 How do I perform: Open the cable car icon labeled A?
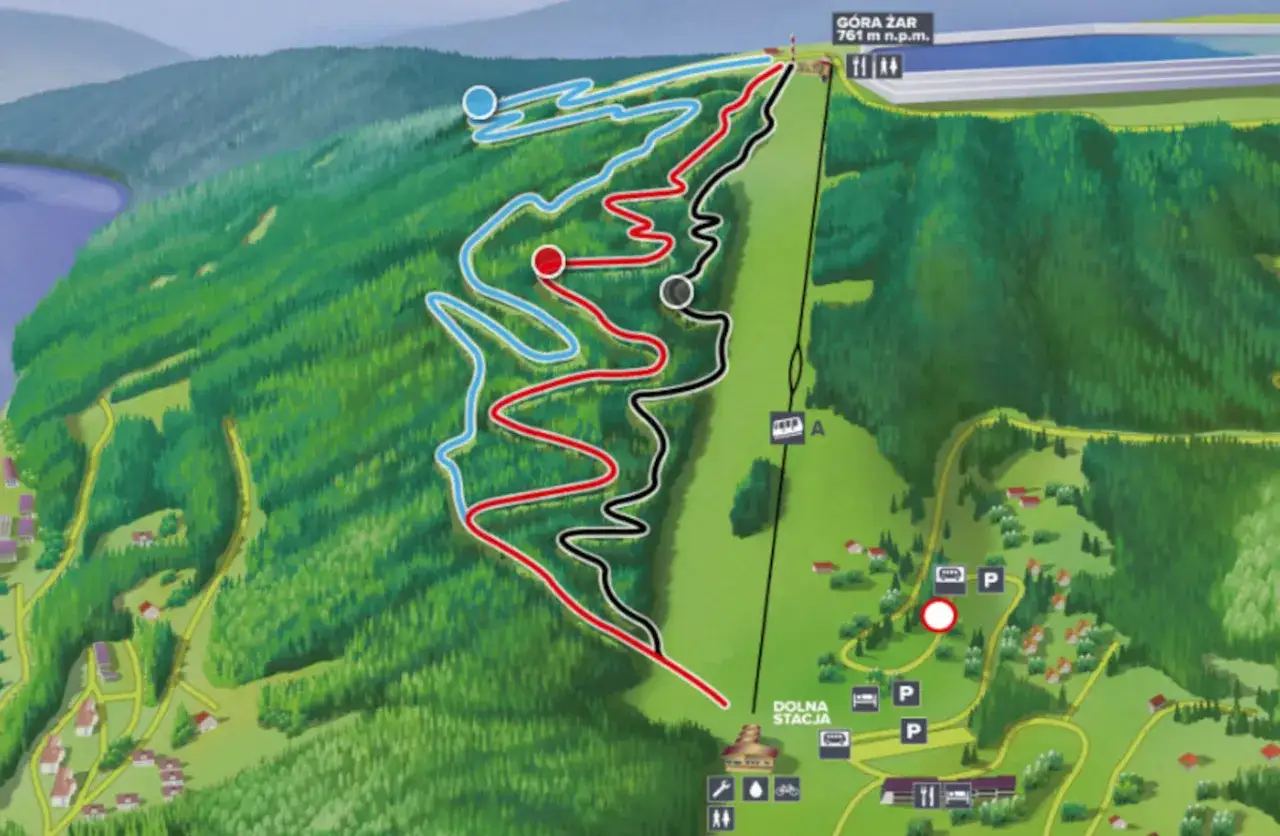click(x=786, y=428)
